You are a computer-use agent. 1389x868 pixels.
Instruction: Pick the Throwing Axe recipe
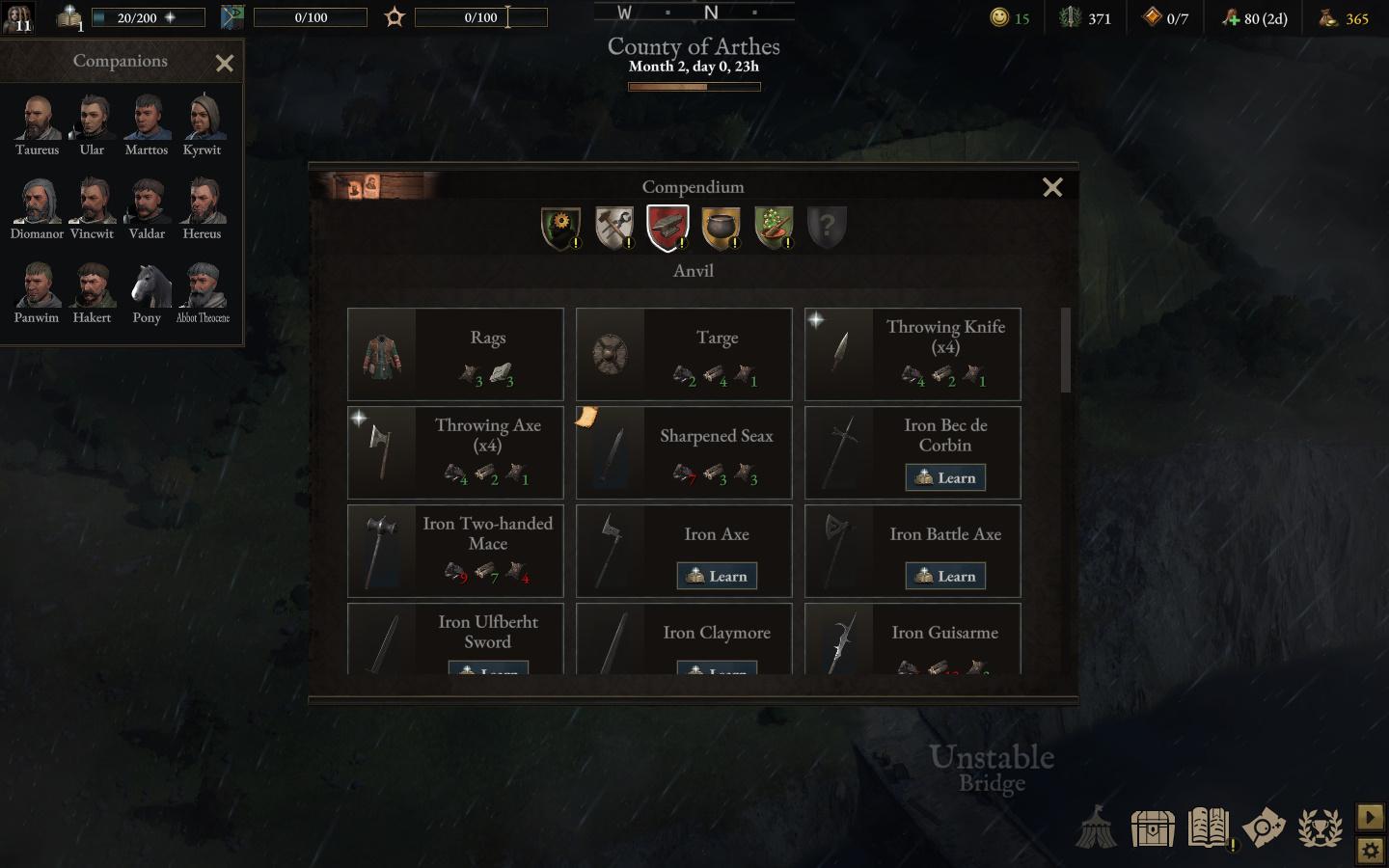tap(455, 452)
